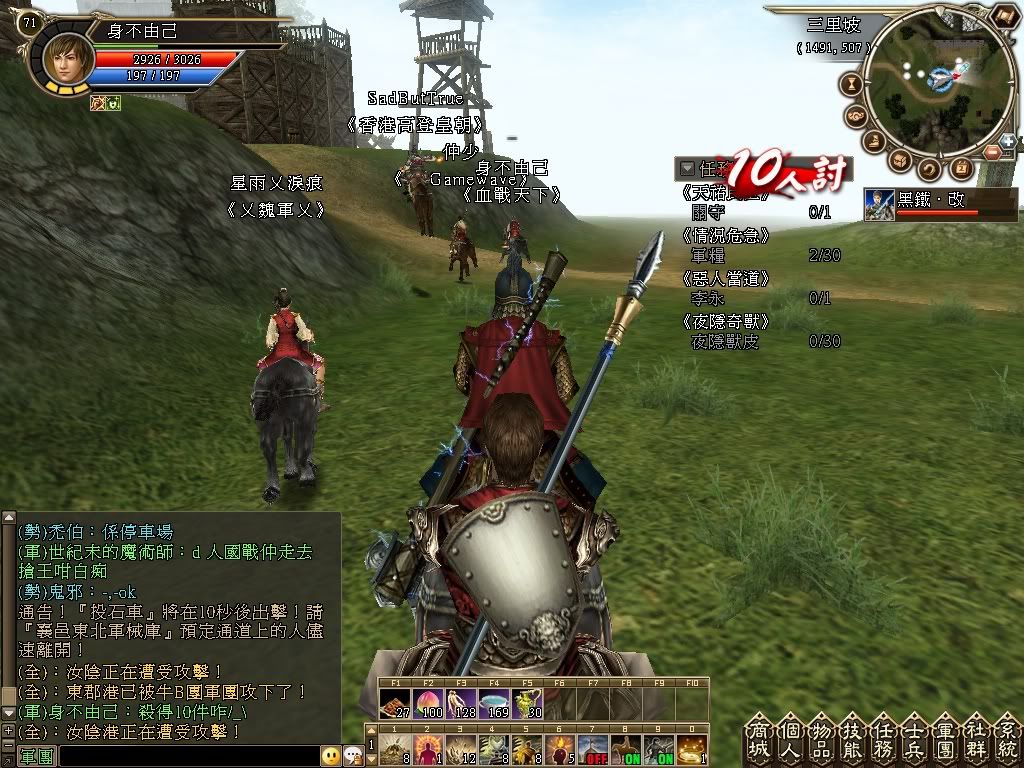Screen dimensions: 1024x768
Task: Zoom in the minimap with the plus button
Action: [x=1007, y=141]
